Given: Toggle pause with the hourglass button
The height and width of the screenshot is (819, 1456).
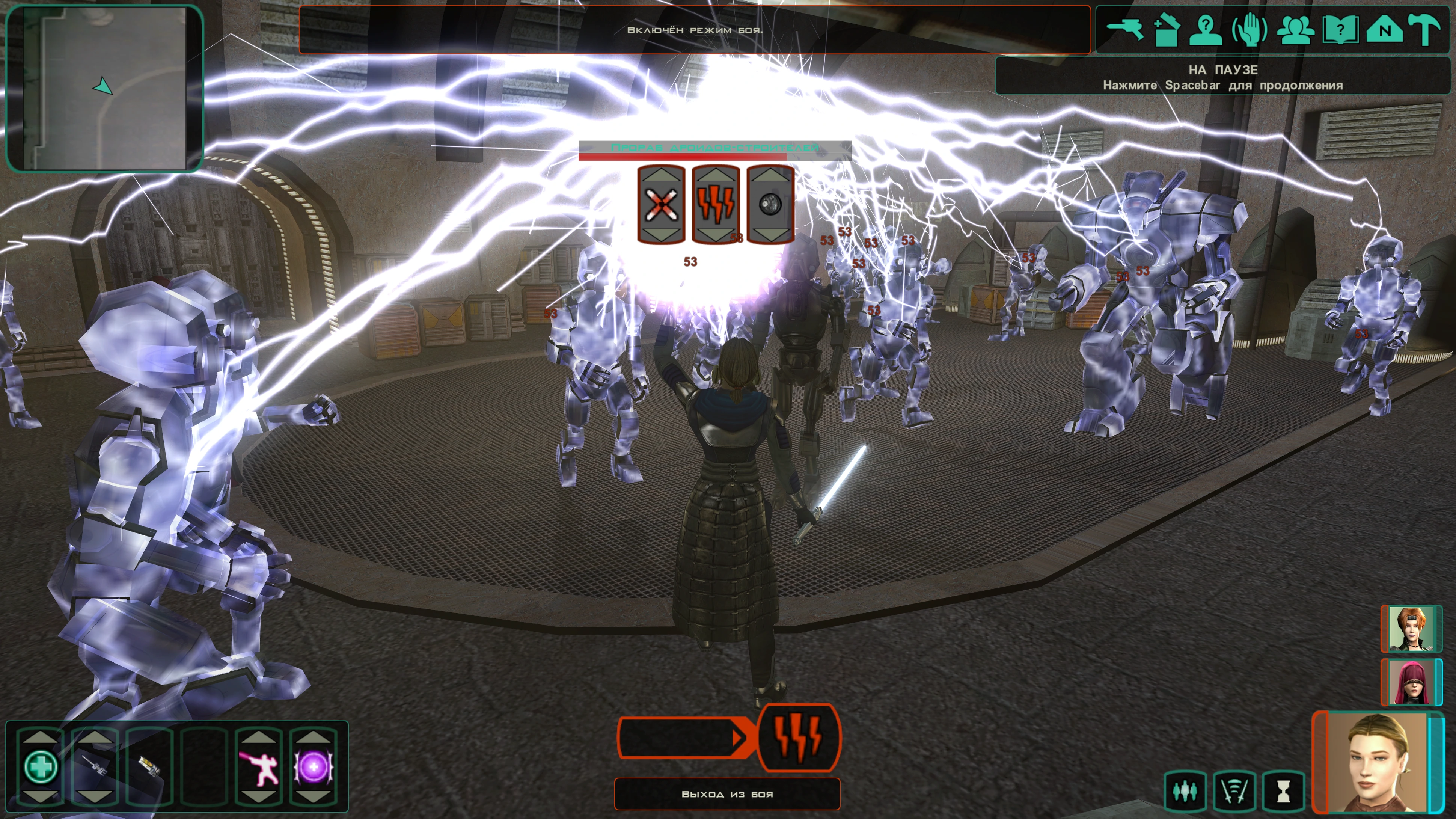Looking at the screenshot, I should (1284, 791).
